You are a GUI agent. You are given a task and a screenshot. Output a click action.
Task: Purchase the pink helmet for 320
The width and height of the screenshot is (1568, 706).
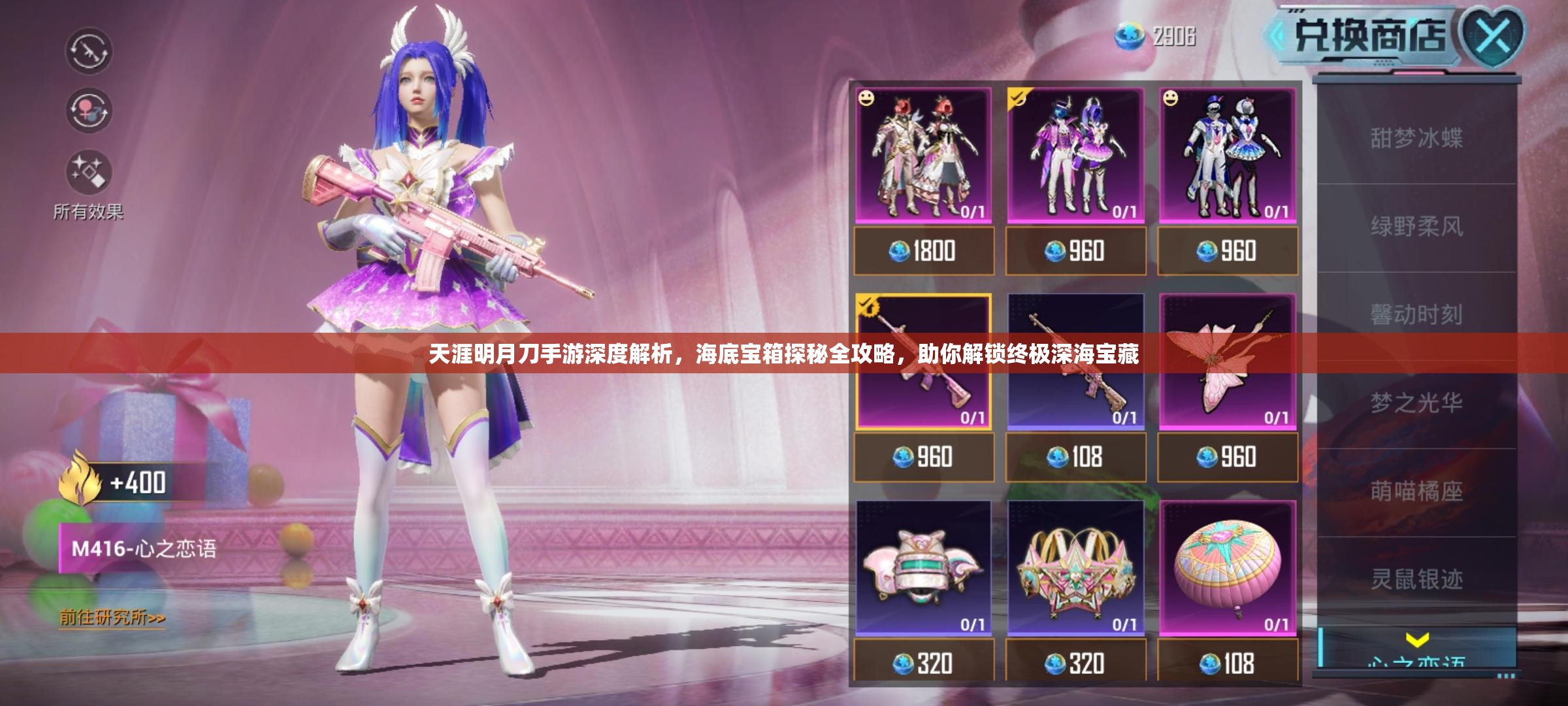point(923,664)
